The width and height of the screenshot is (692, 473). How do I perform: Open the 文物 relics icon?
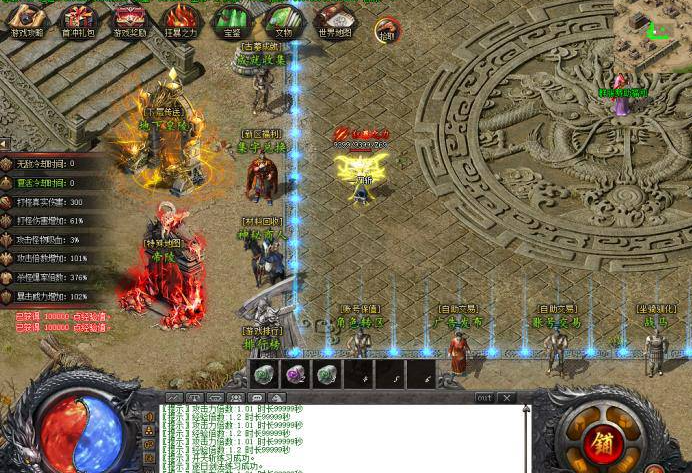click(x=283, y=20)
